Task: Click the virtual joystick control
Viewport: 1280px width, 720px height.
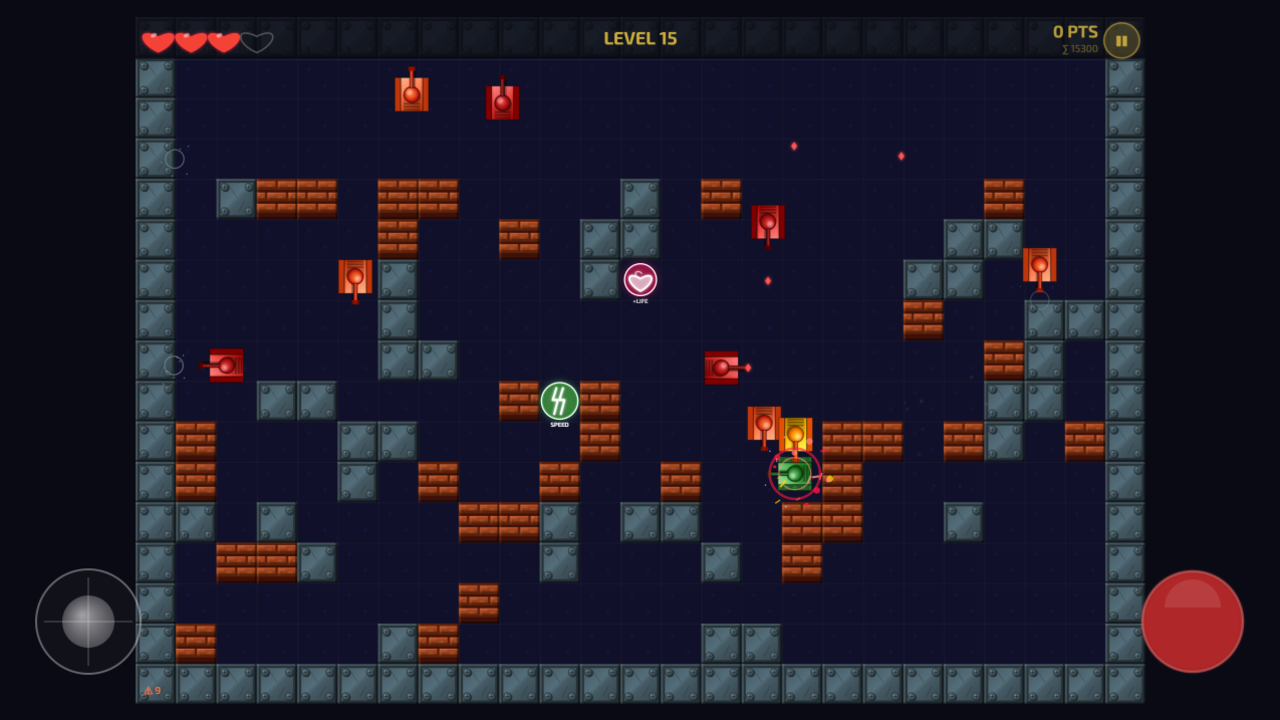Action: click(87, 621)
